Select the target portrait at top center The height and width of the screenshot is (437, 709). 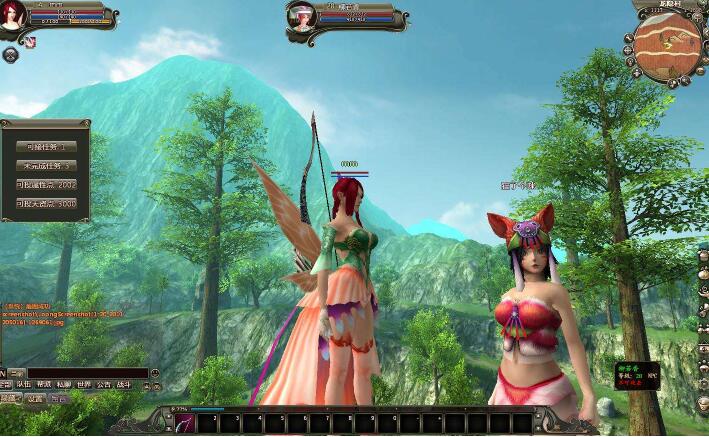pos(302,17)
